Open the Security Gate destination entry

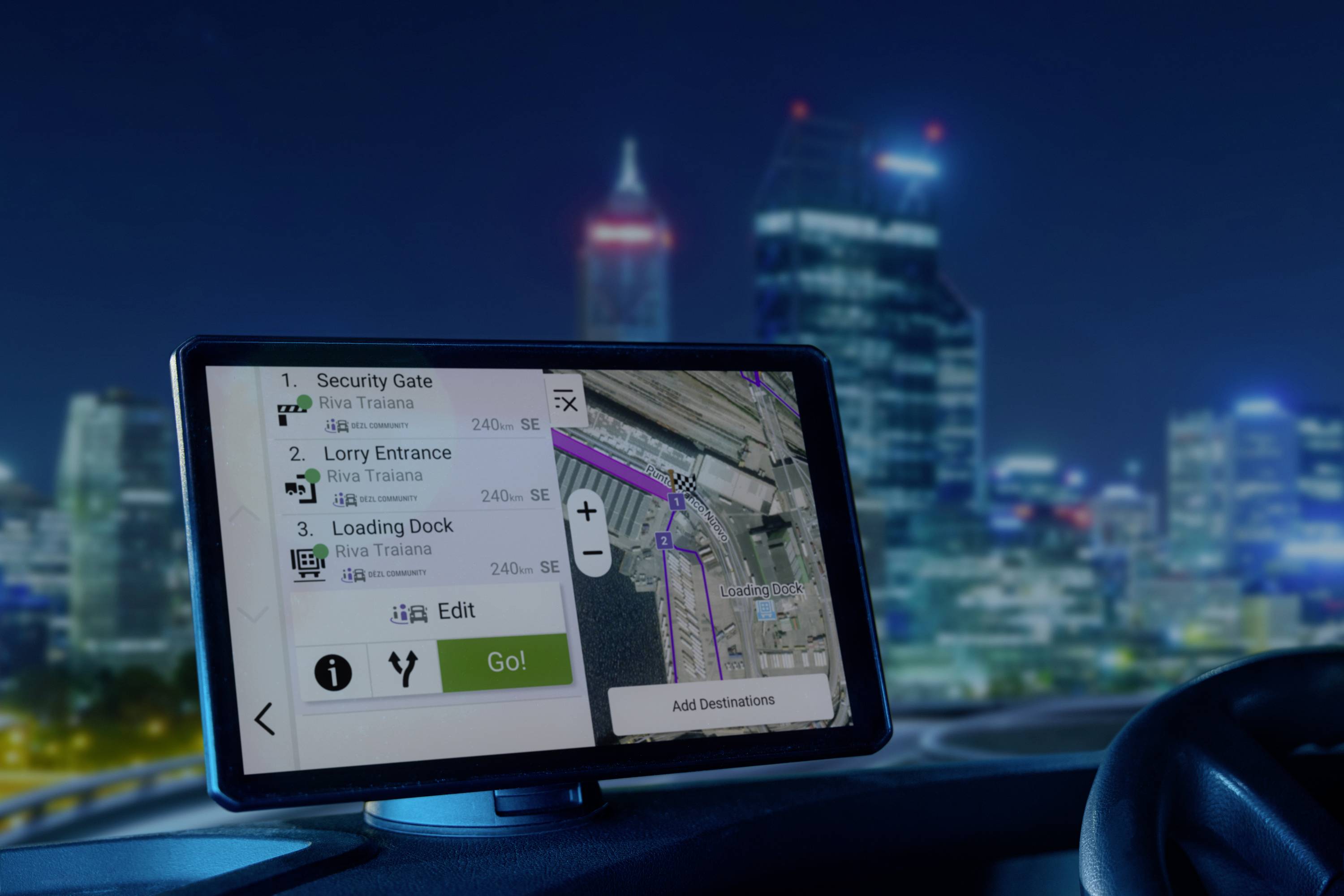(x=400, y=400)
